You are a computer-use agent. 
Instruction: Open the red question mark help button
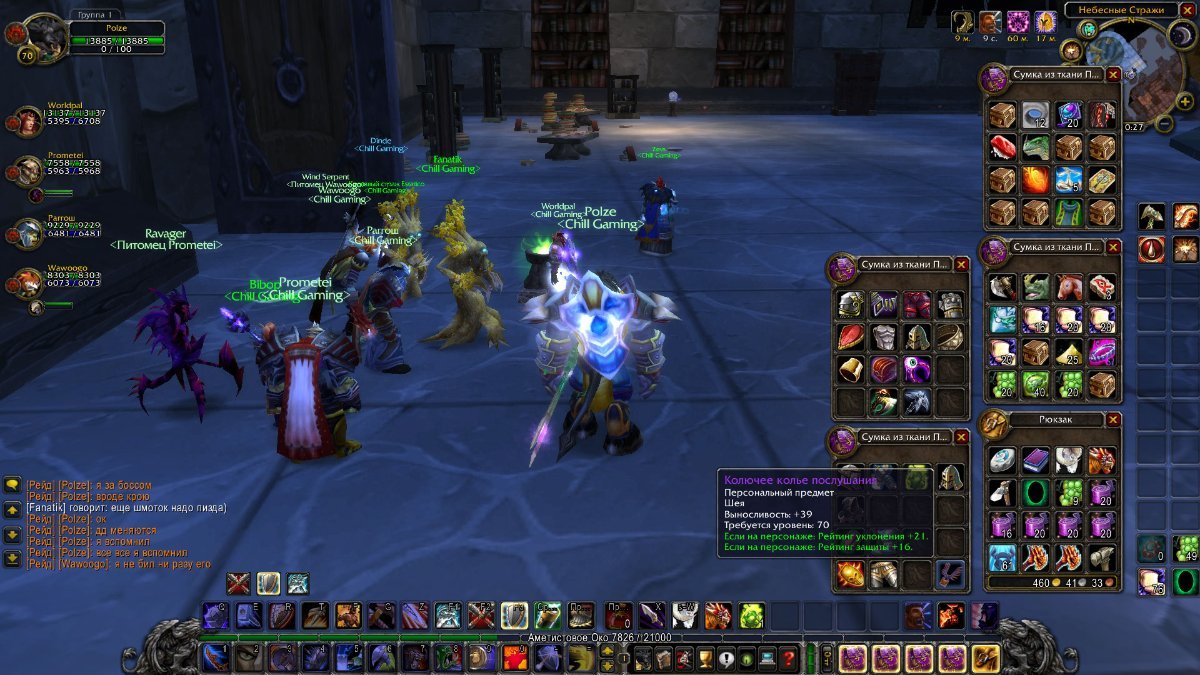pos(789,659)
